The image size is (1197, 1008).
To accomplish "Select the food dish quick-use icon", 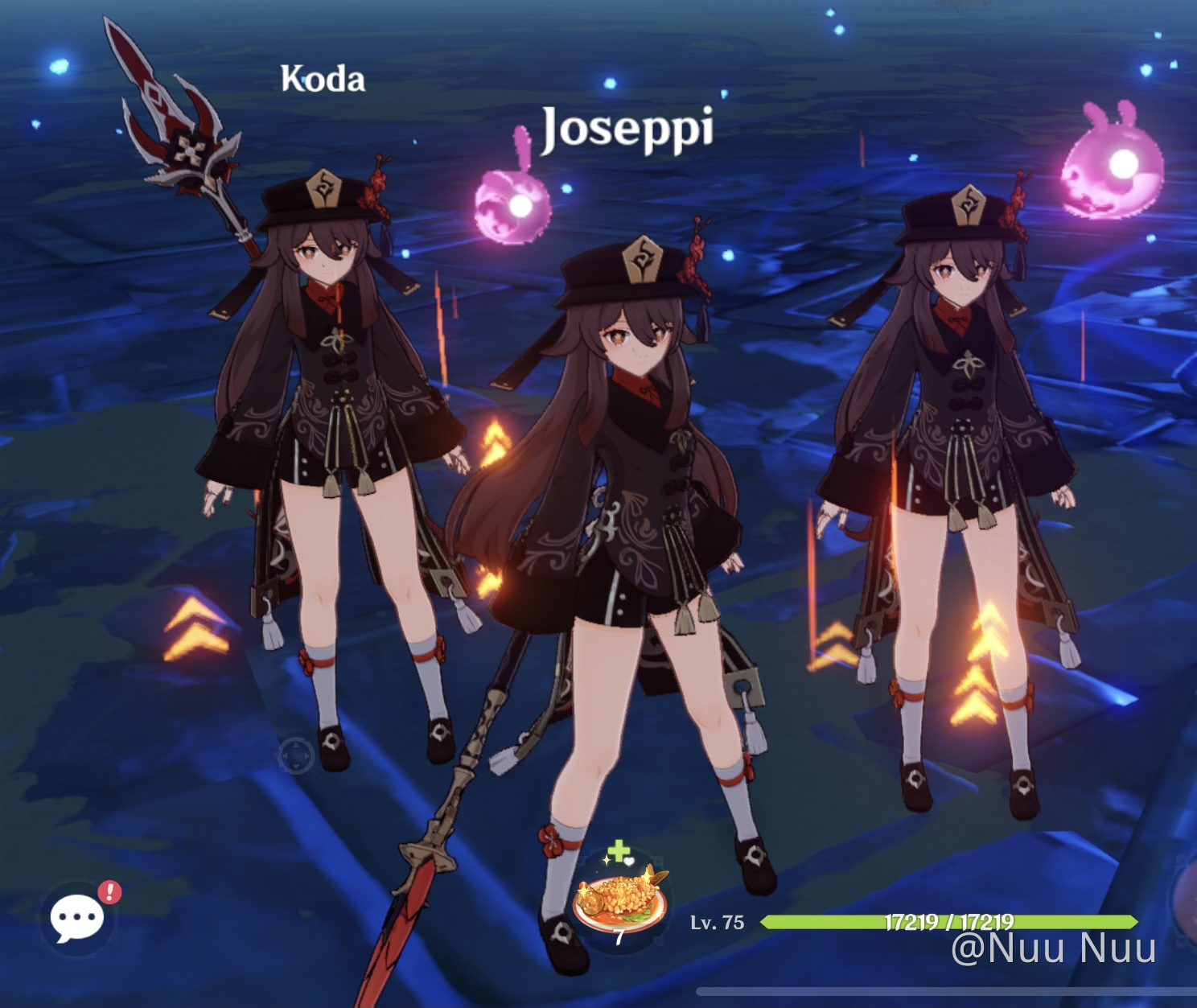I will coord(619,901).
